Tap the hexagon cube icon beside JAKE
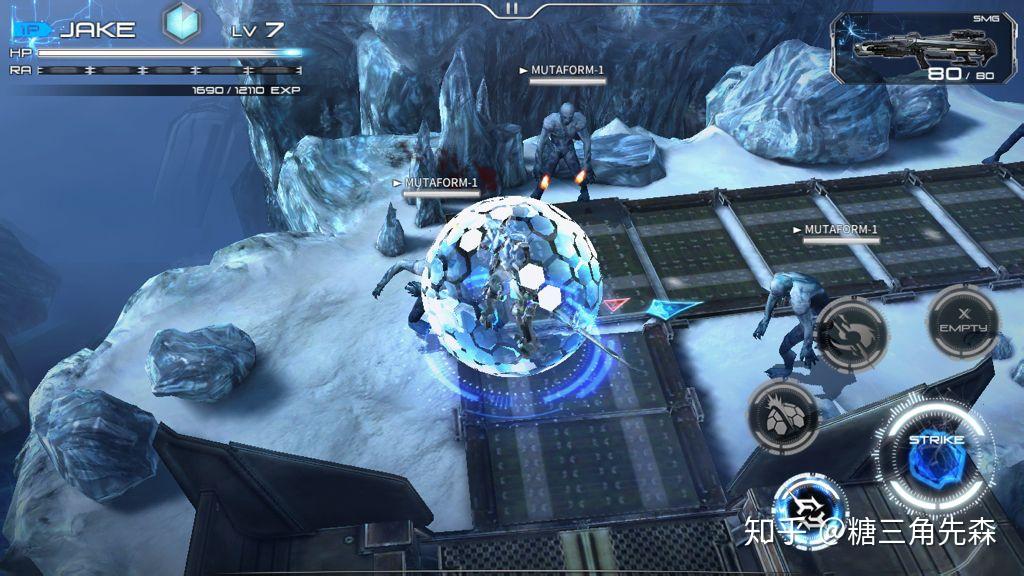Screen dimensions: 1024x576 coord(183,24)
